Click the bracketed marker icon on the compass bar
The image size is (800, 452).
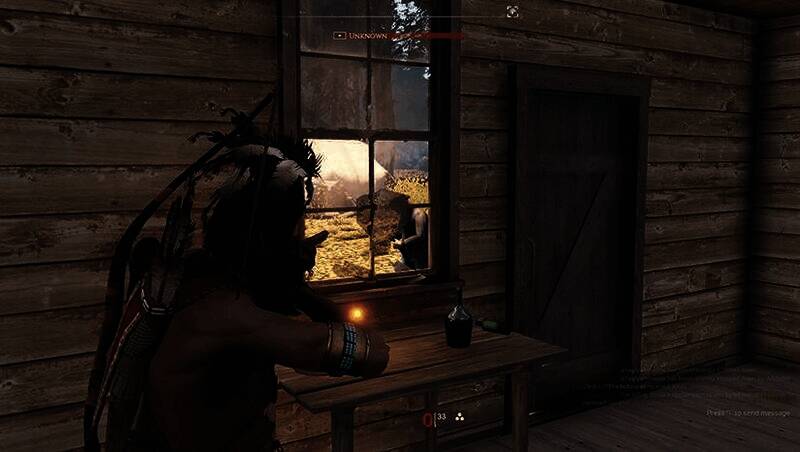coord(512,12)
